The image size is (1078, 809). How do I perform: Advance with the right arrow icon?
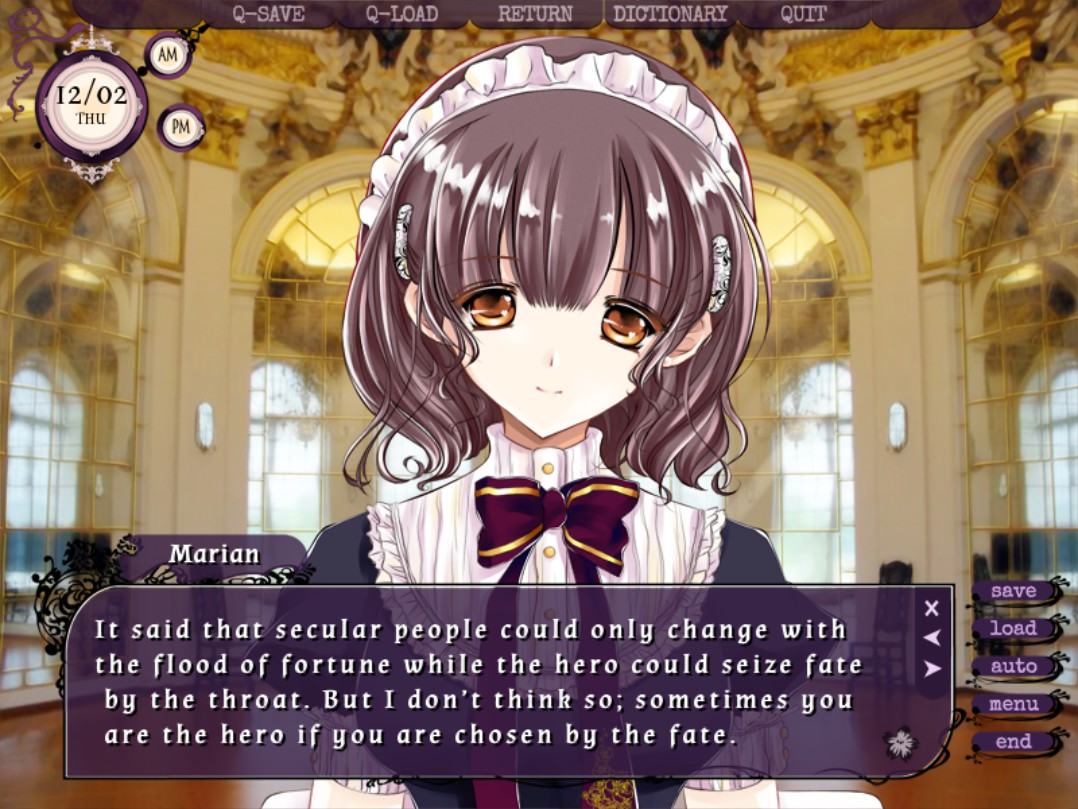932,669
